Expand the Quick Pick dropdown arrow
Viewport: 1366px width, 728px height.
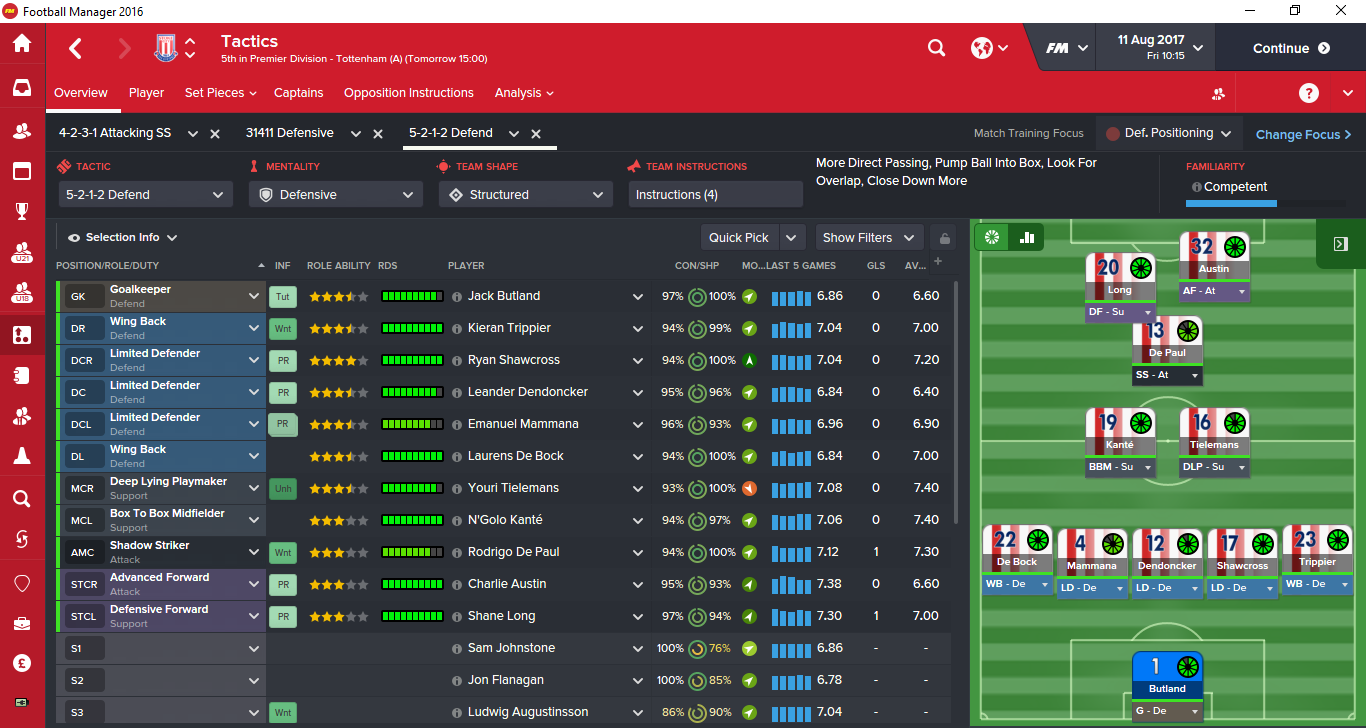pos(791,237)
